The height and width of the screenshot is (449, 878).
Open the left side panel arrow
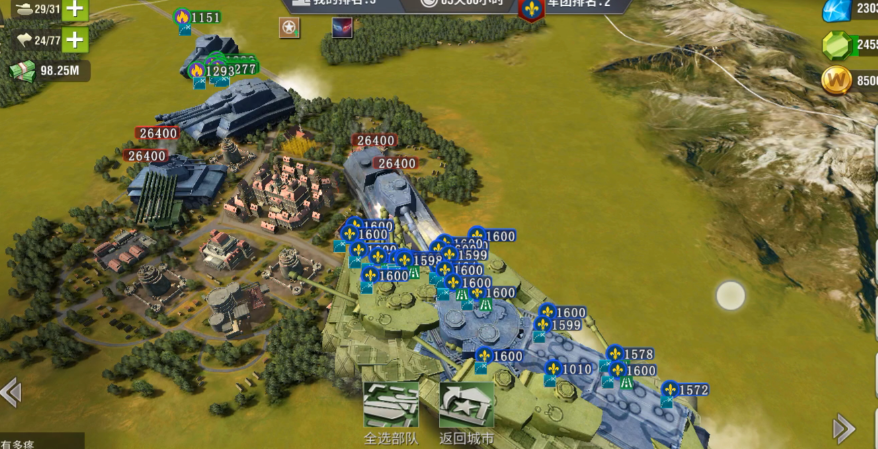pyautogui.click(x=10, y=392)
